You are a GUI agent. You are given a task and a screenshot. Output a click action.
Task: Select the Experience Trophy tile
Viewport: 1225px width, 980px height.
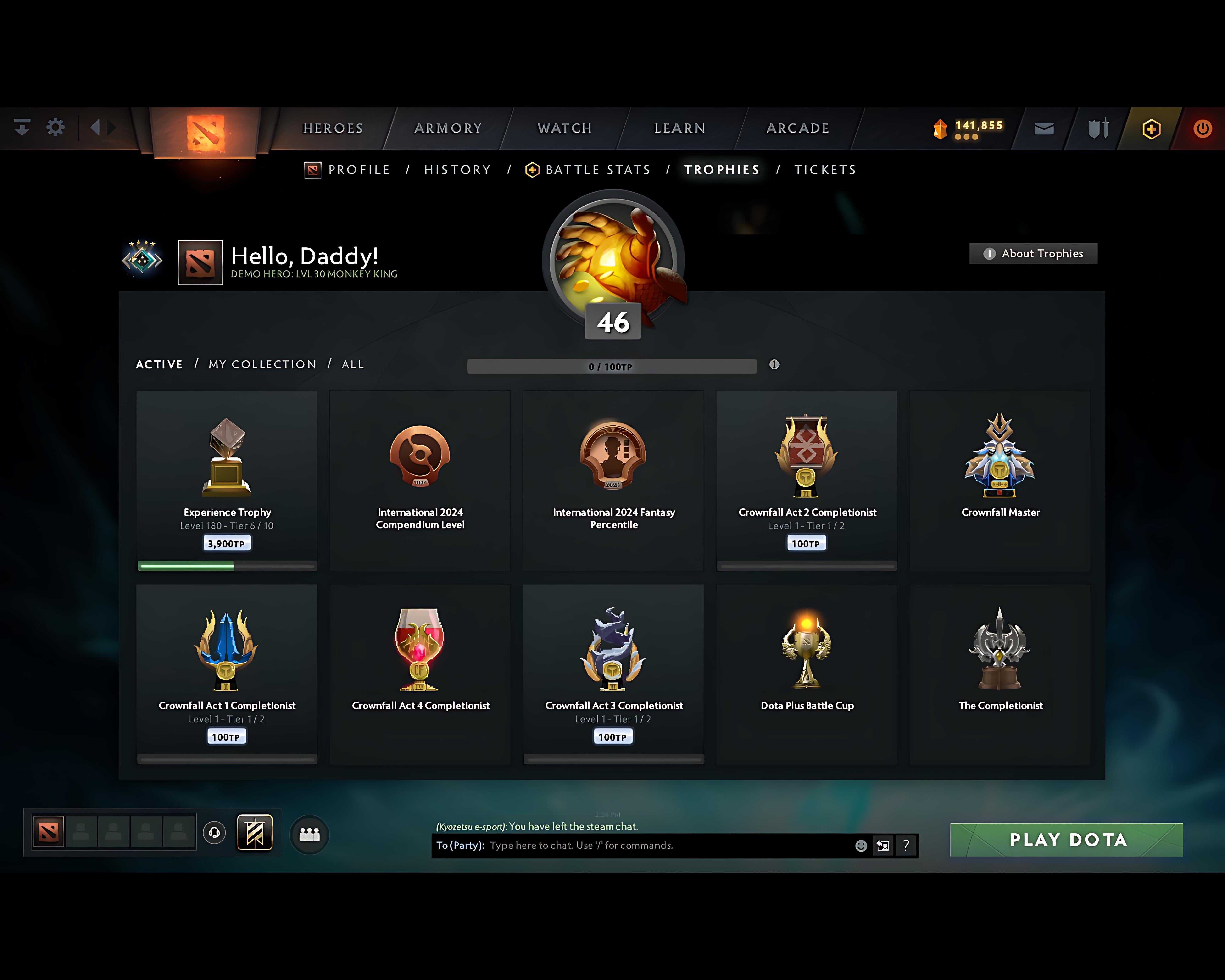(227, 480)
